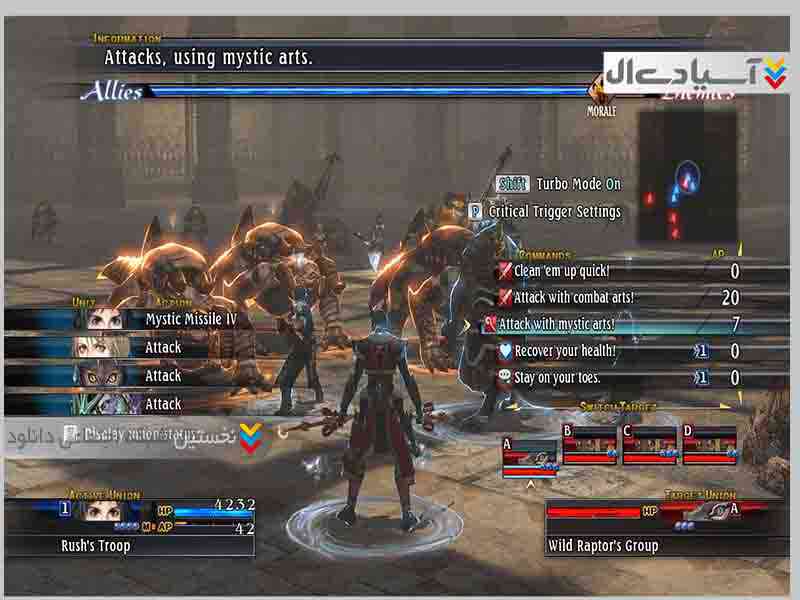
Task: Click the battlefield minimap
Action: [686, 175]
